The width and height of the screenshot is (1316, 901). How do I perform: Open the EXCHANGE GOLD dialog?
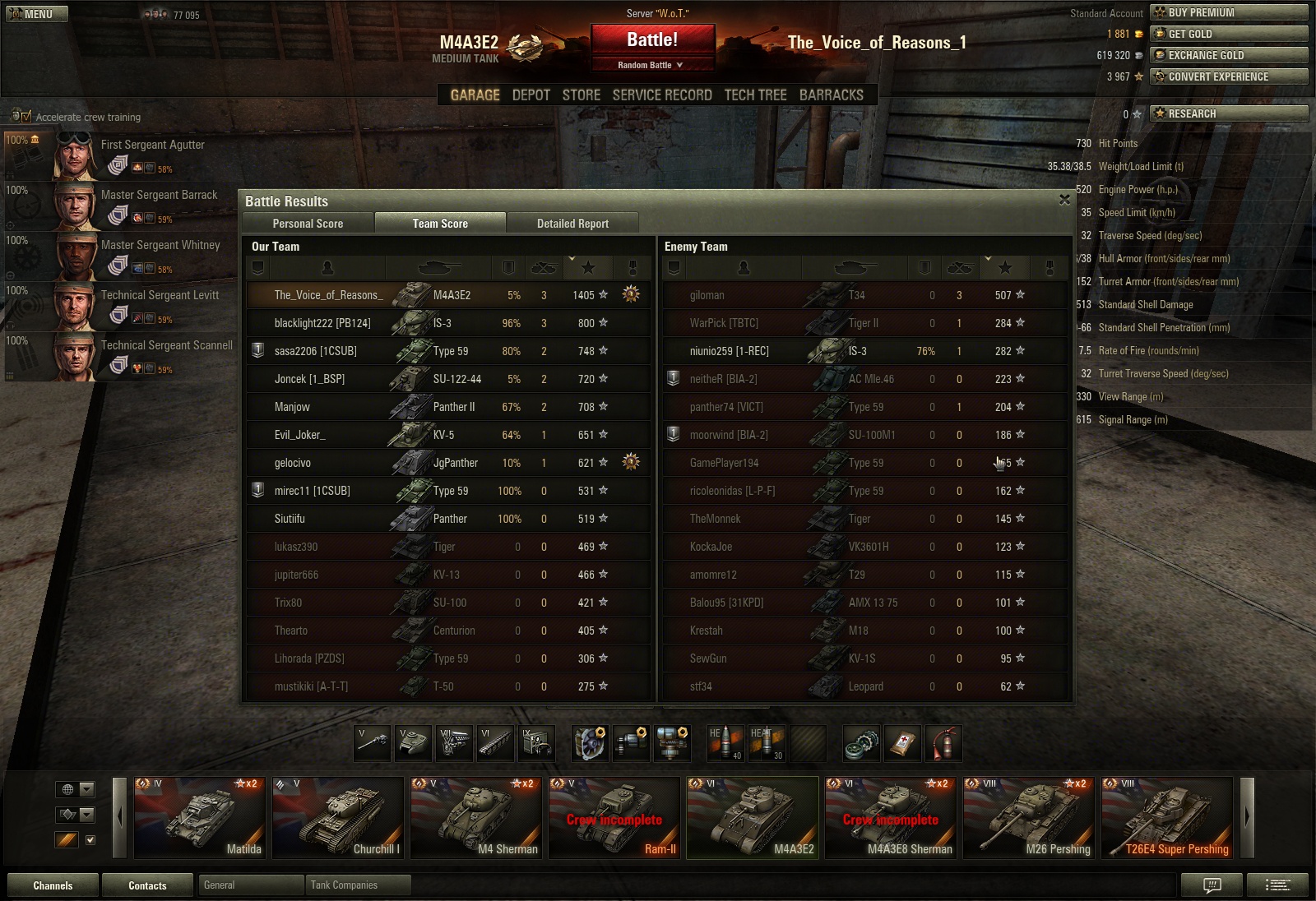click(x=1229, y=55)
